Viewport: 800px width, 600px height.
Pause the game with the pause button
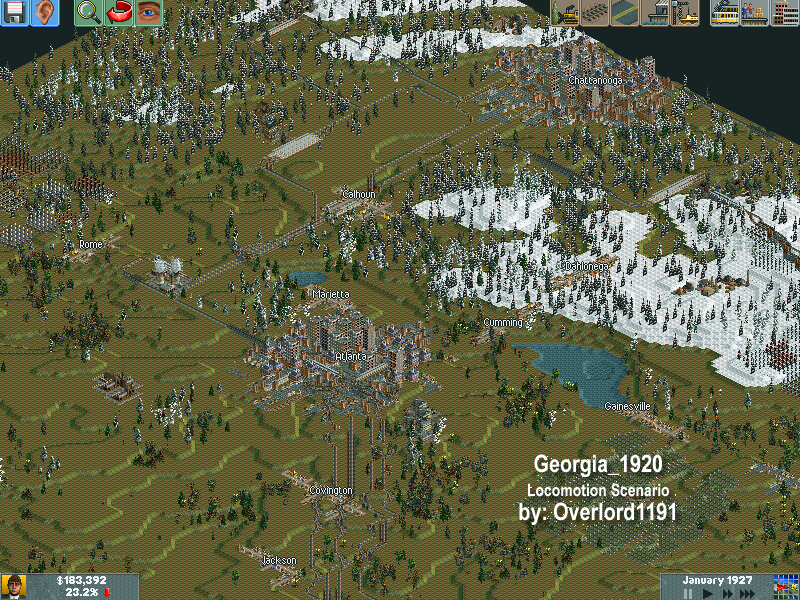[688, 593]
